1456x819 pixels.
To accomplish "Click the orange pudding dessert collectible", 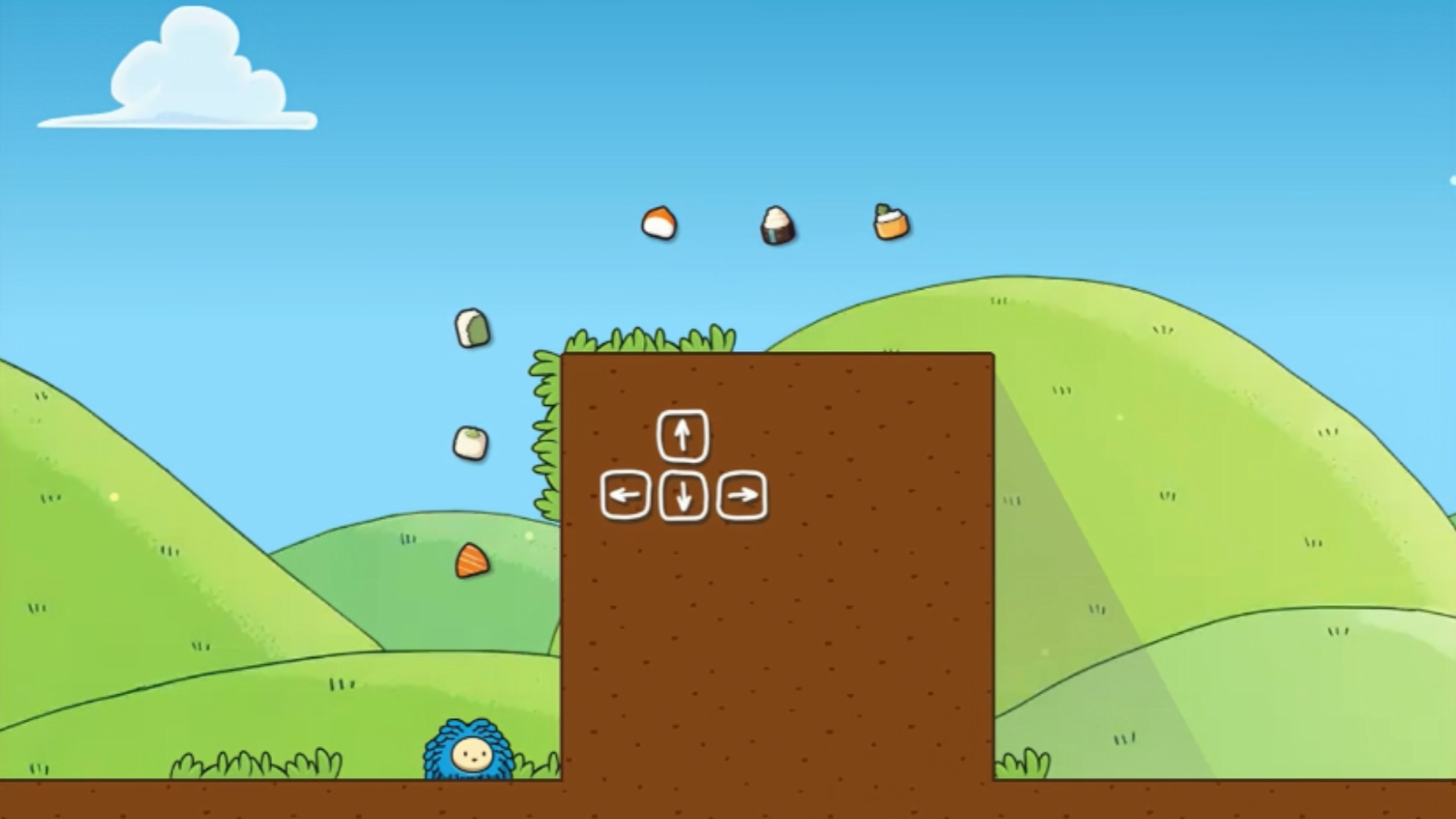I will pos(887,220).
